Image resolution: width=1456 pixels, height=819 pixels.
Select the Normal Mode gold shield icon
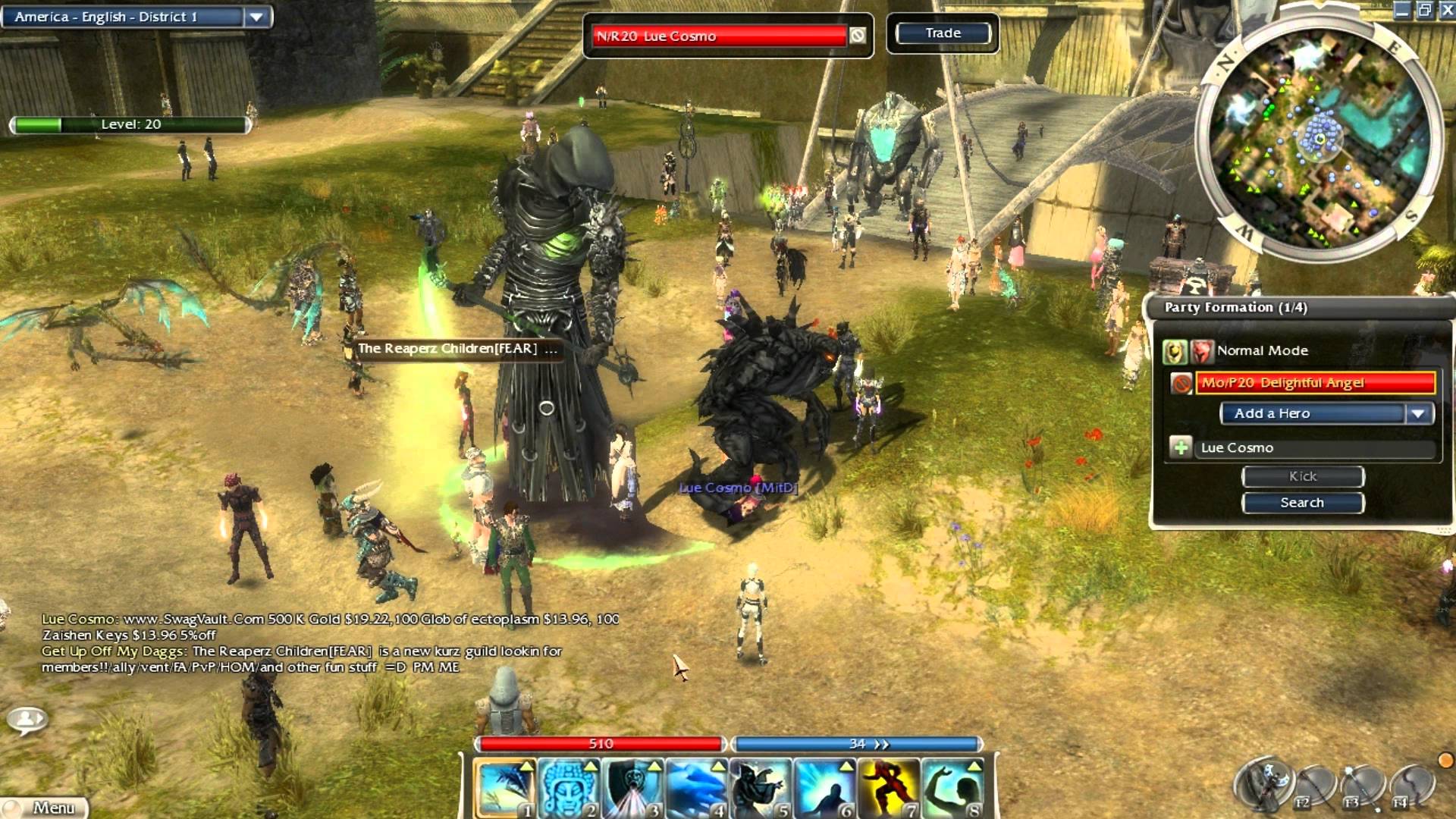tap(1175, 351)
